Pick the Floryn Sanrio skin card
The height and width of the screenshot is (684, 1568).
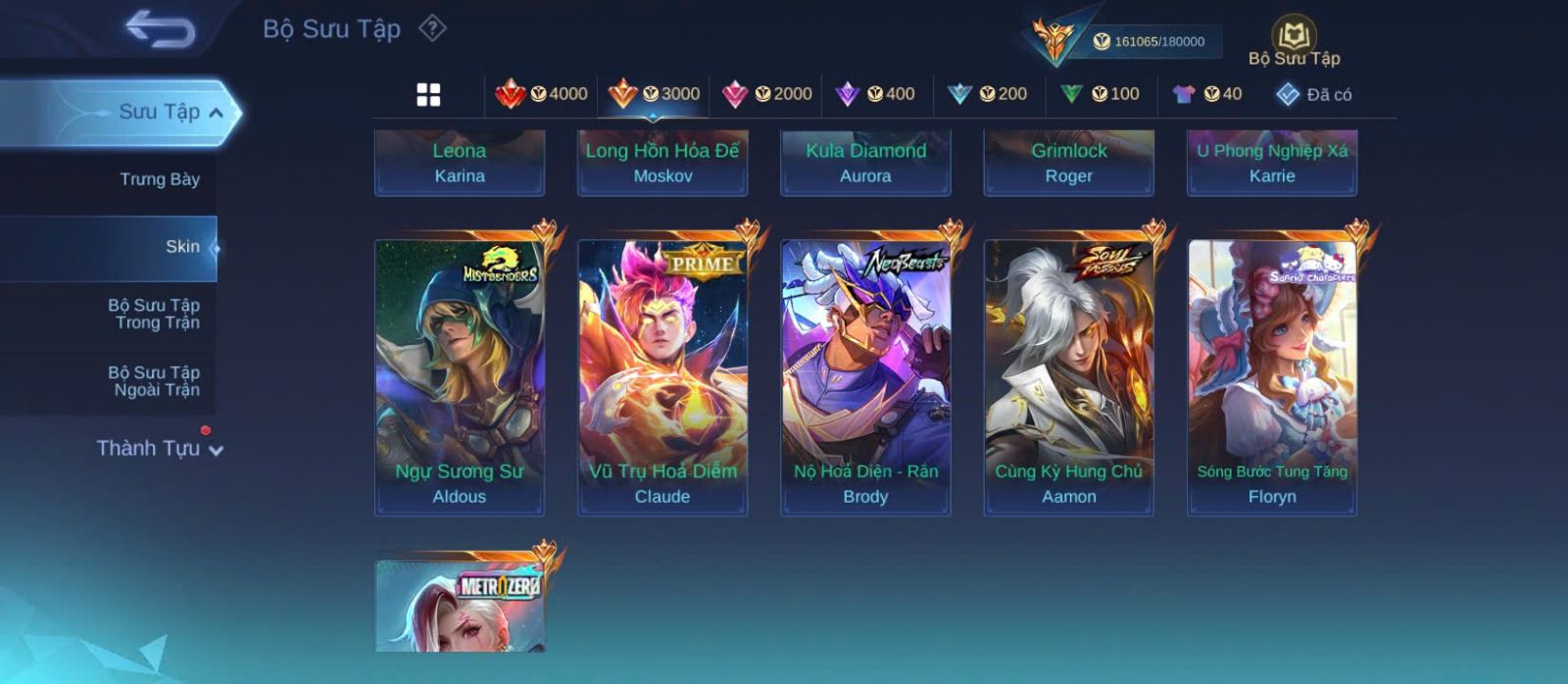click(x=1272, y=377)
